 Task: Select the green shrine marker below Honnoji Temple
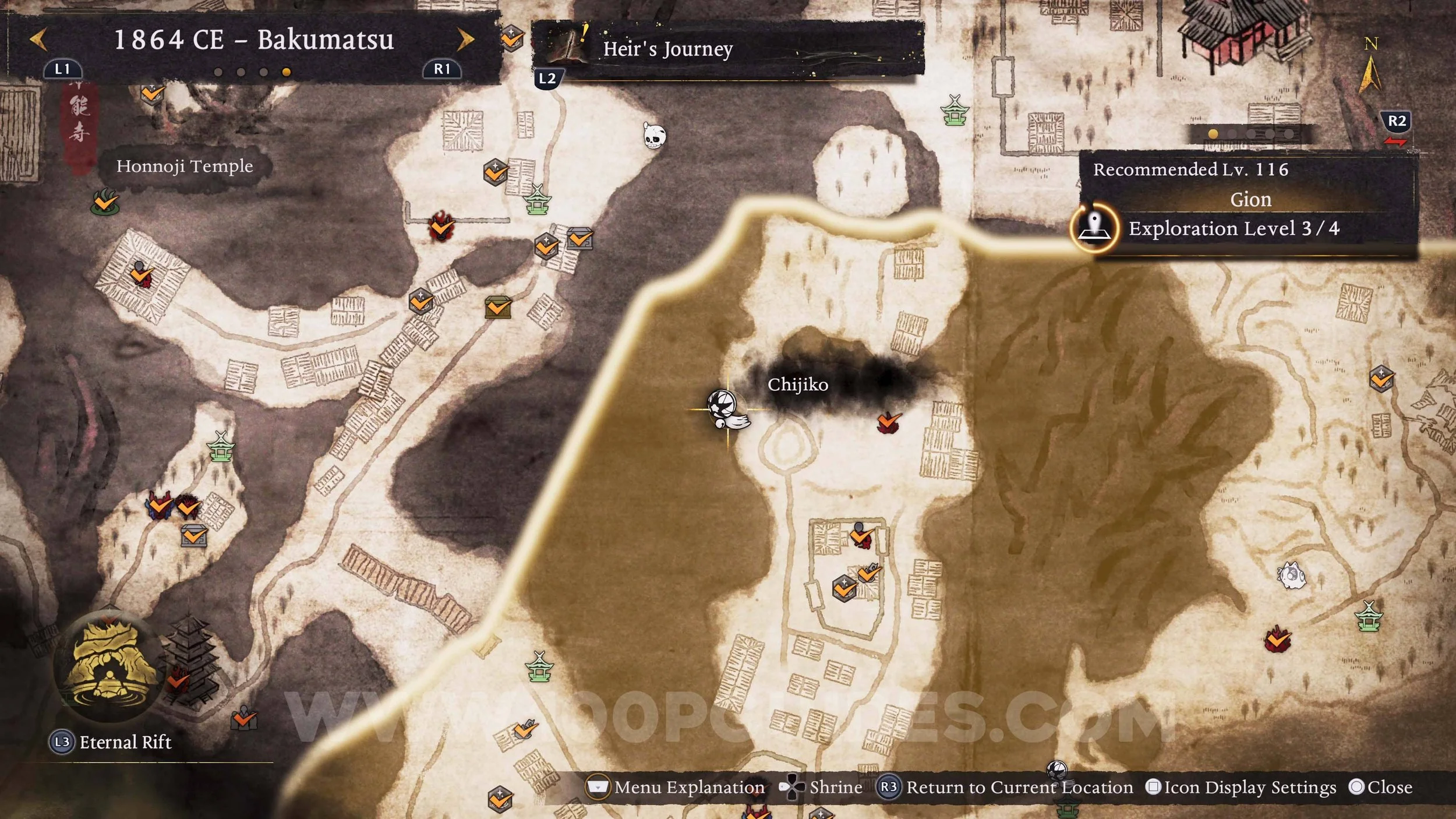coord(221,447)
